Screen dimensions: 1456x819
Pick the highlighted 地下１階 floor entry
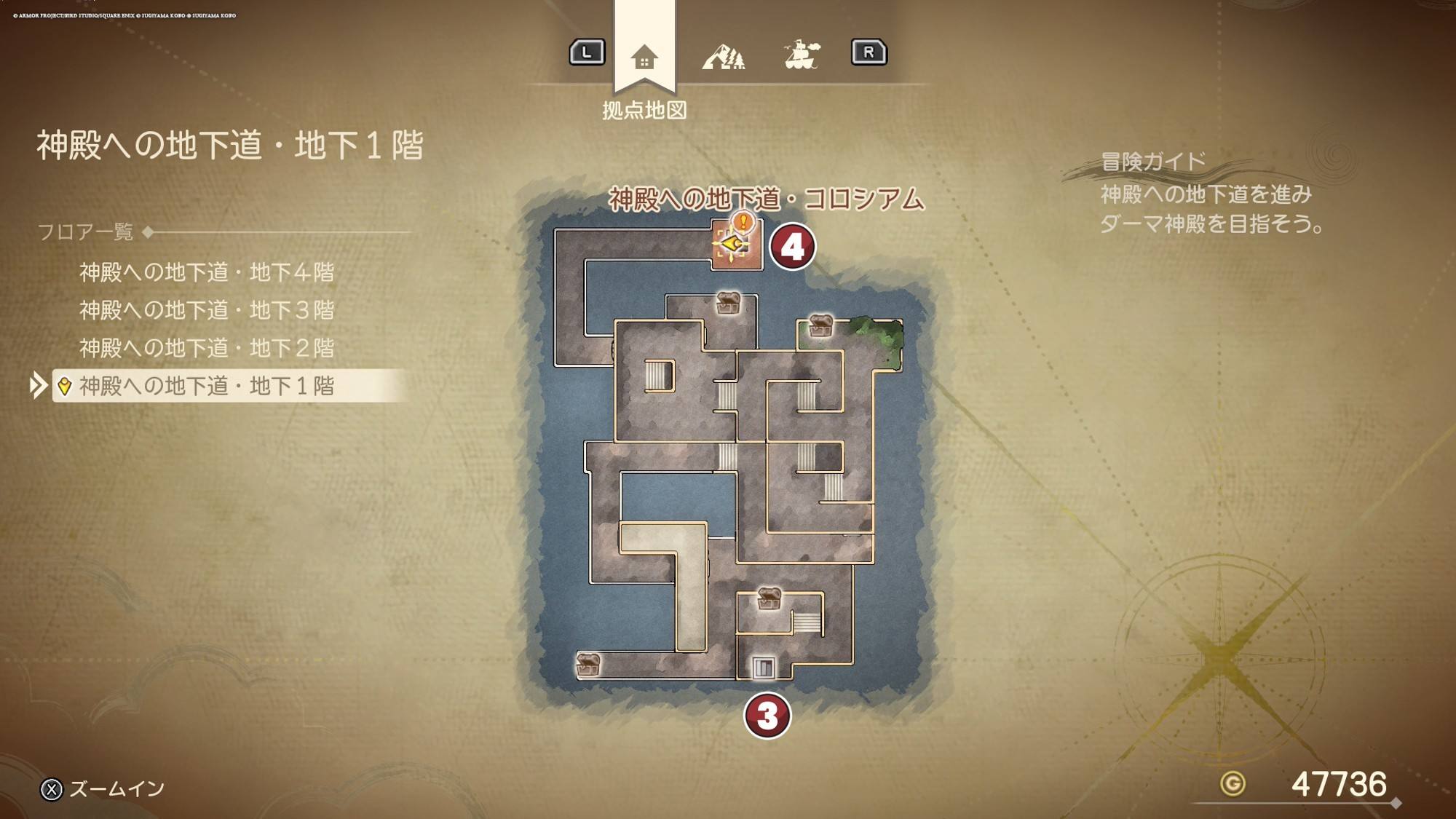click(x=207, y=386)
